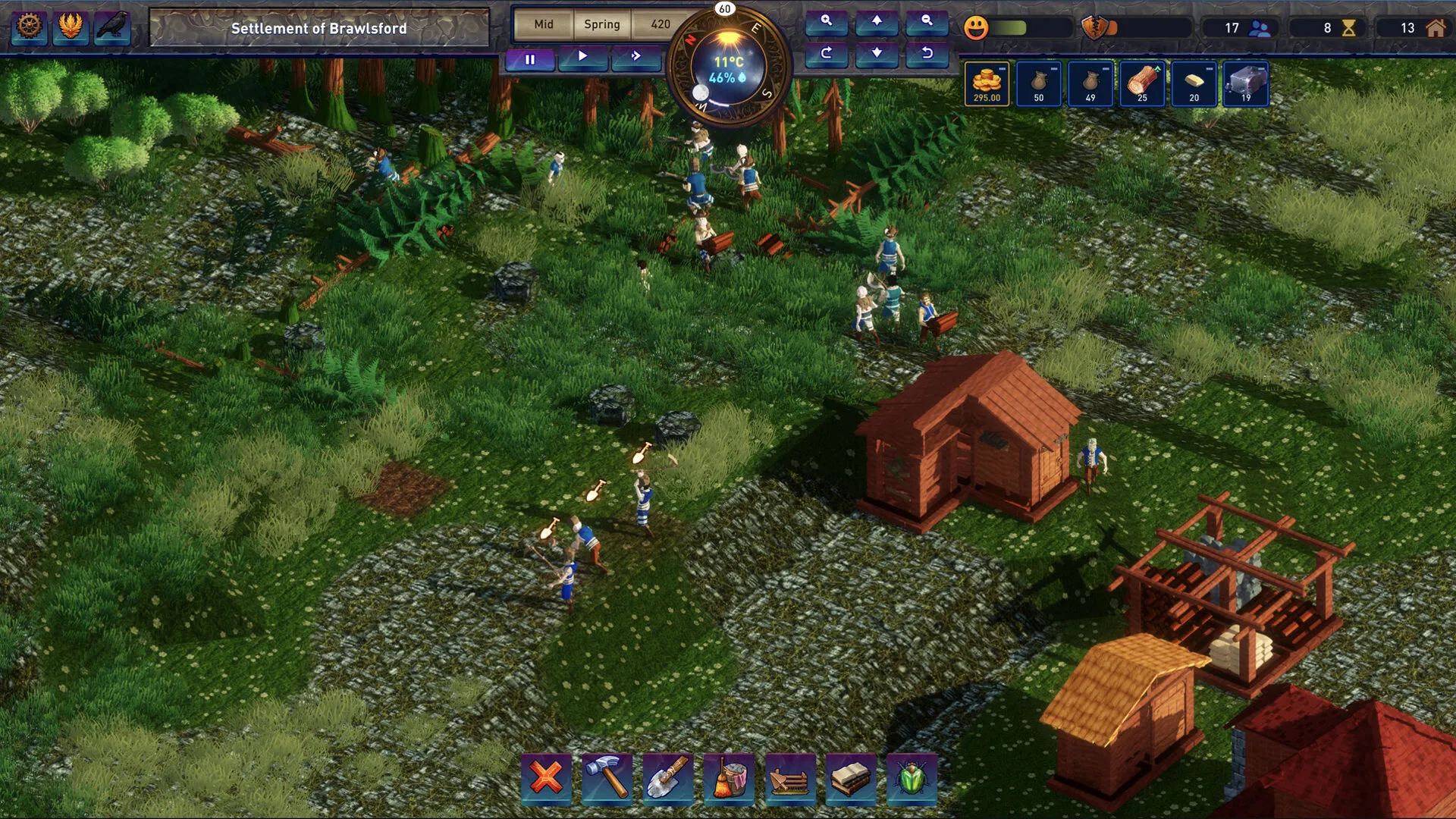This screenshot has height=819, width=1456.
Task: Open the gear wheel settings menu
Action: coord(30,27)
